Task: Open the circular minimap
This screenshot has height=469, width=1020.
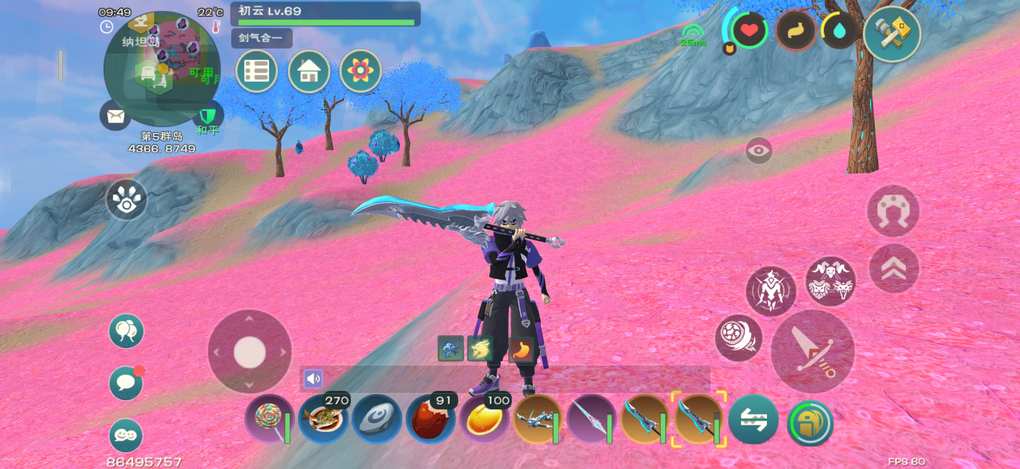Action: click(x=161, y=62)
